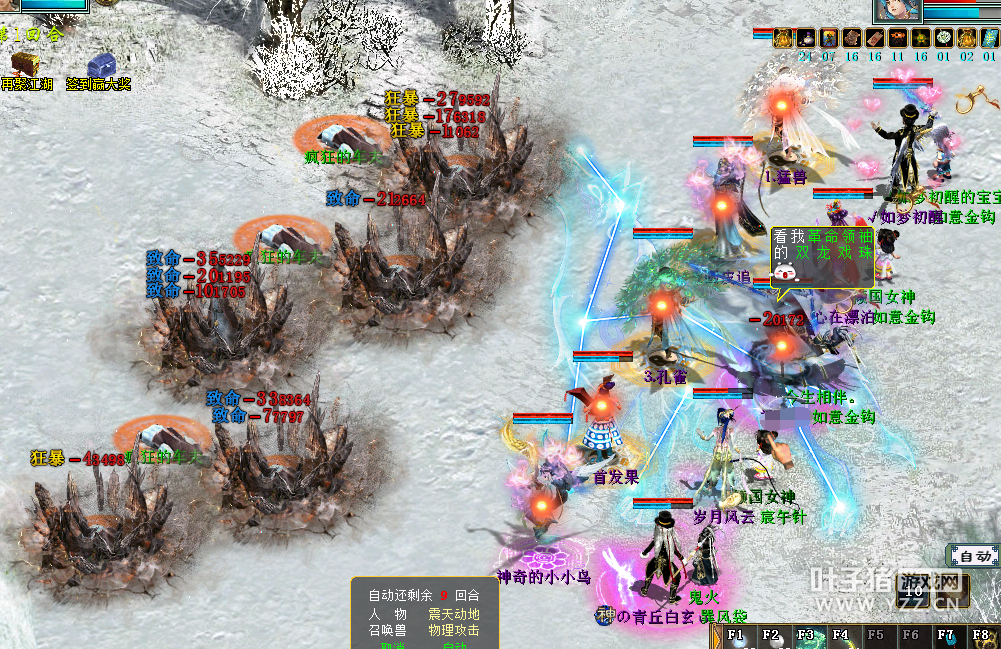The image size is (1001, 649).
Task: Check the white-green jade orb buff icon
Action: pyautogui.click(x=944, y=38)
